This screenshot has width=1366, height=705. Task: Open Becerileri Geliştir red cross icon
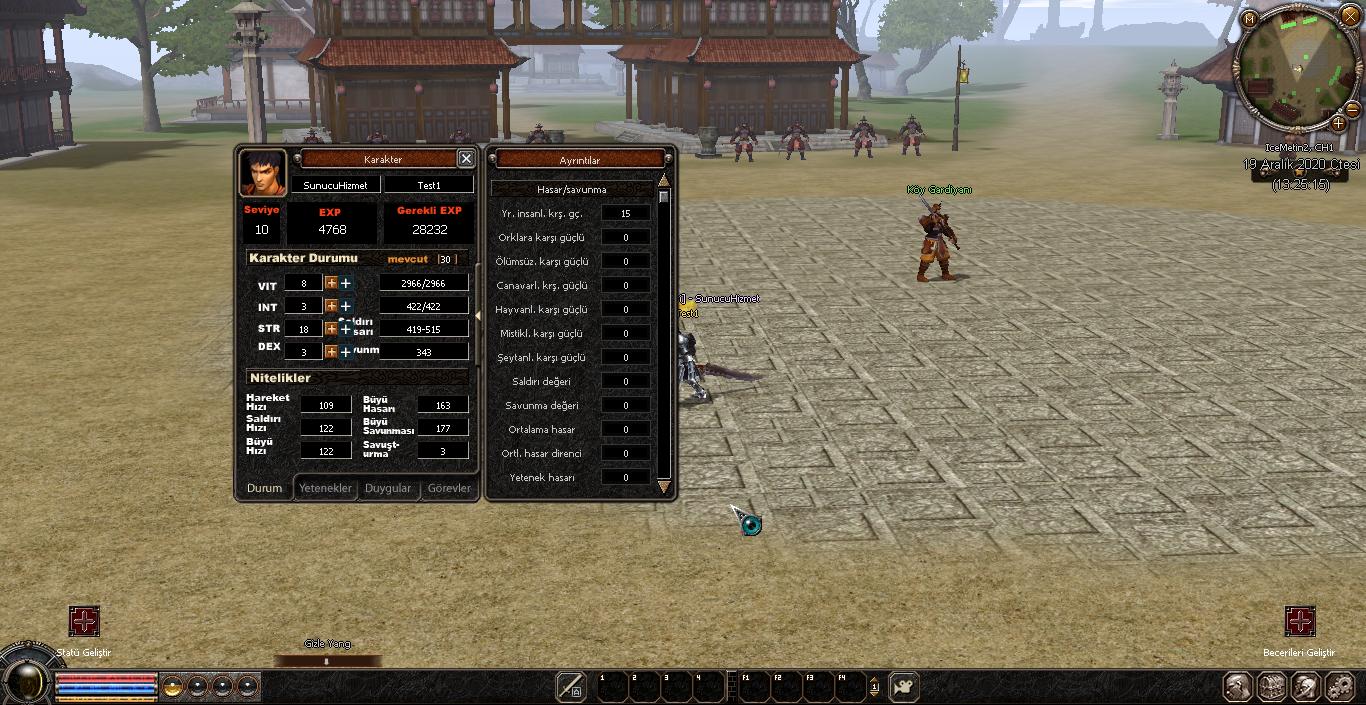point(1299,621)
